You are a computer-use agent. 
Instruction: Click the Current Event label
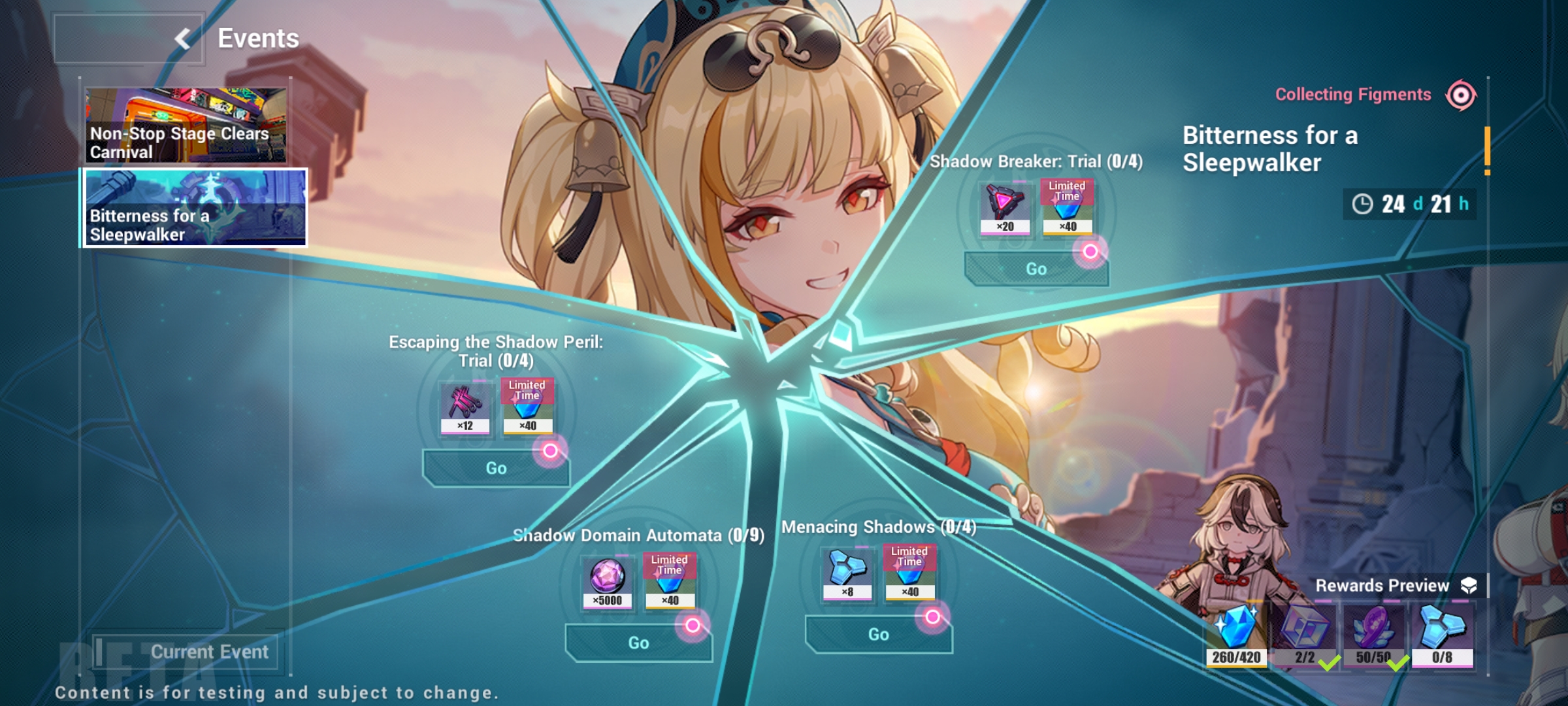[210, 651]
